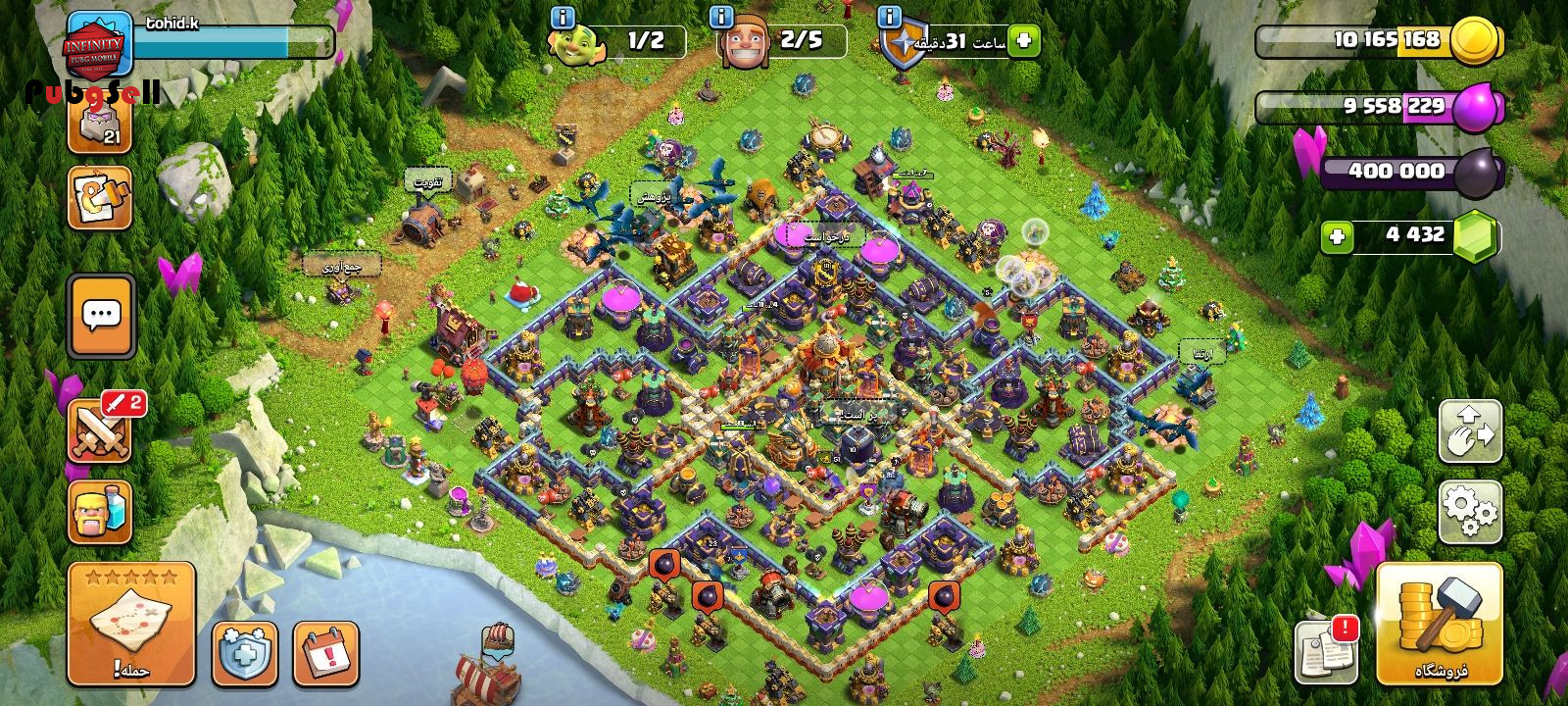Open the orange ticket-and-pencil button

click(100, 197)
